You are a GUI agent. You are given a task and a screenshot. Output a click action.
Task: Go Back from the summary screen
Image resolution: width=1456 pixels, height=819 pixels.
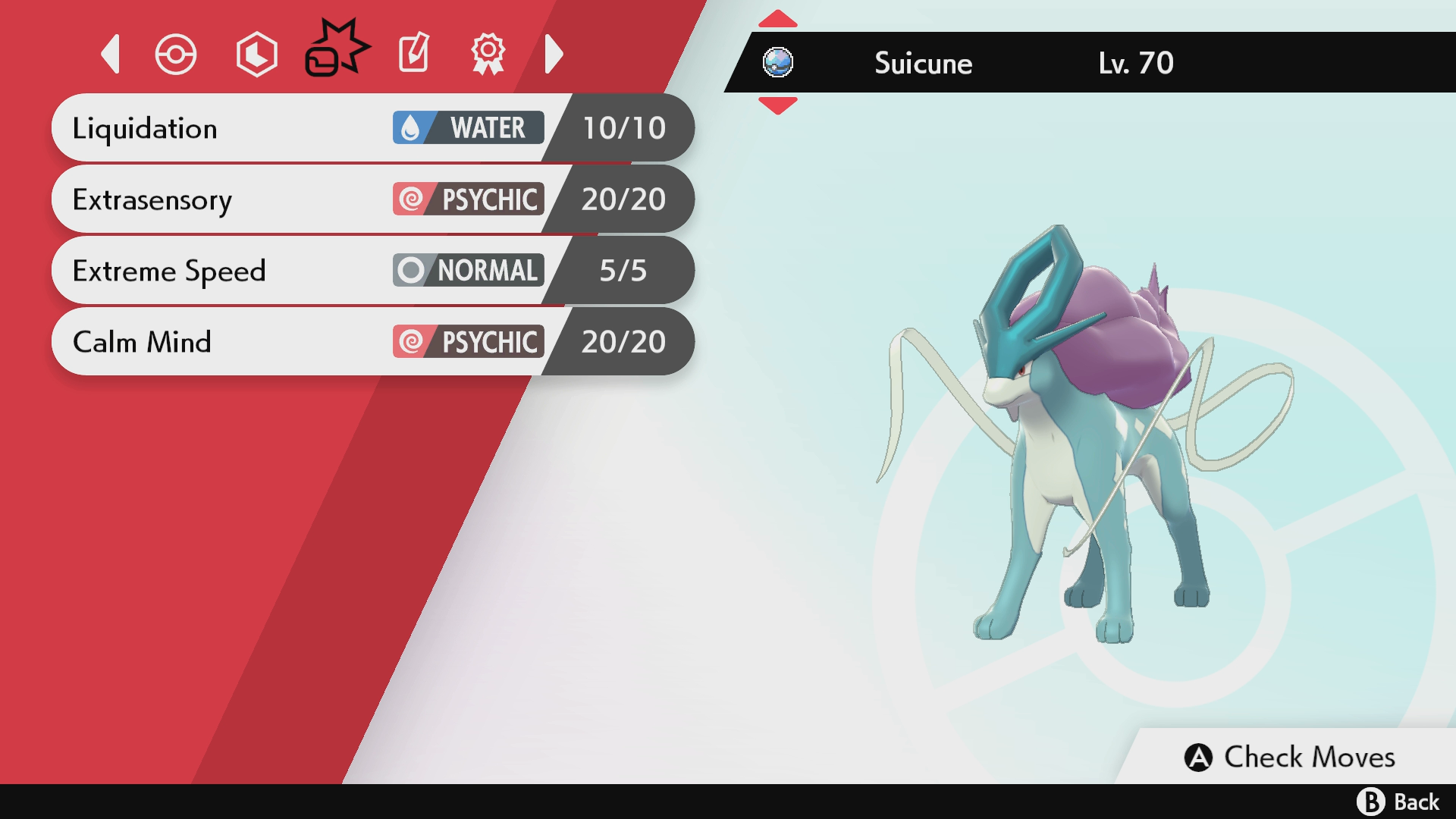(1398, 802)
